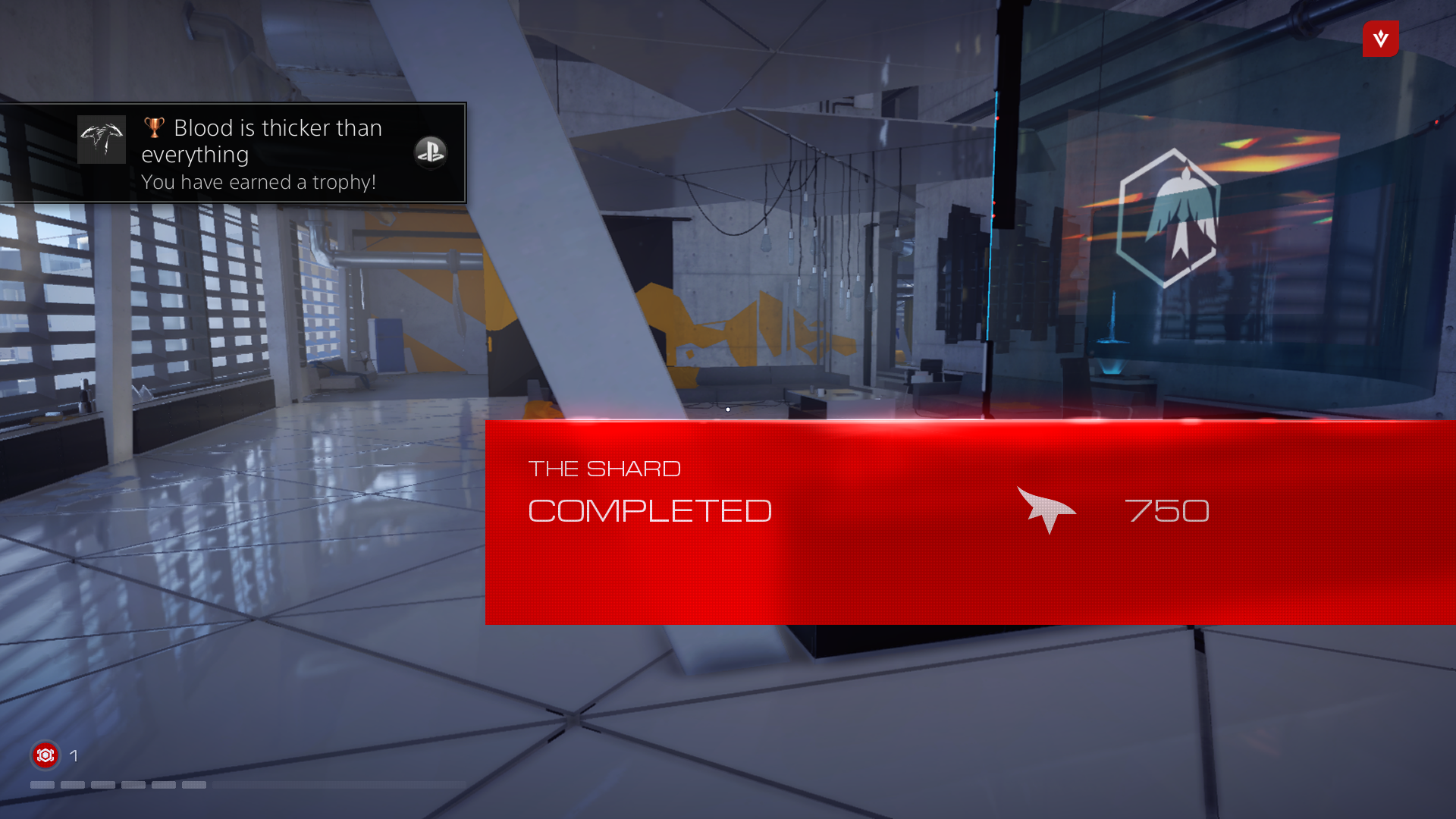Click the PlayStation logo on the trophy popup
1456x819 pixels.
tap(431, 152)
